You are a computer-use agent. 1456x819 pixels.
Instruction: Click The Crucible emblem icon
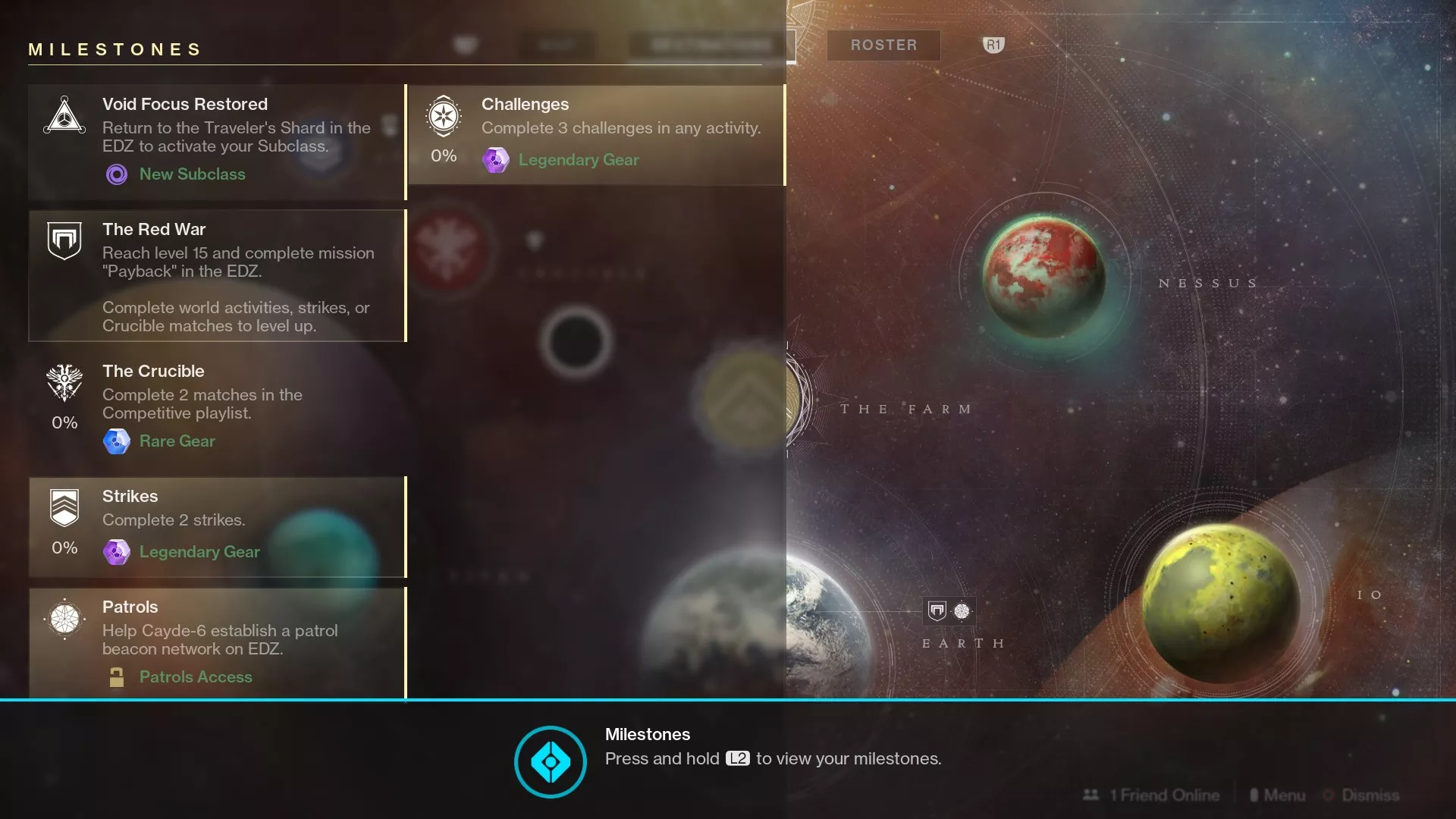[64, 384]
